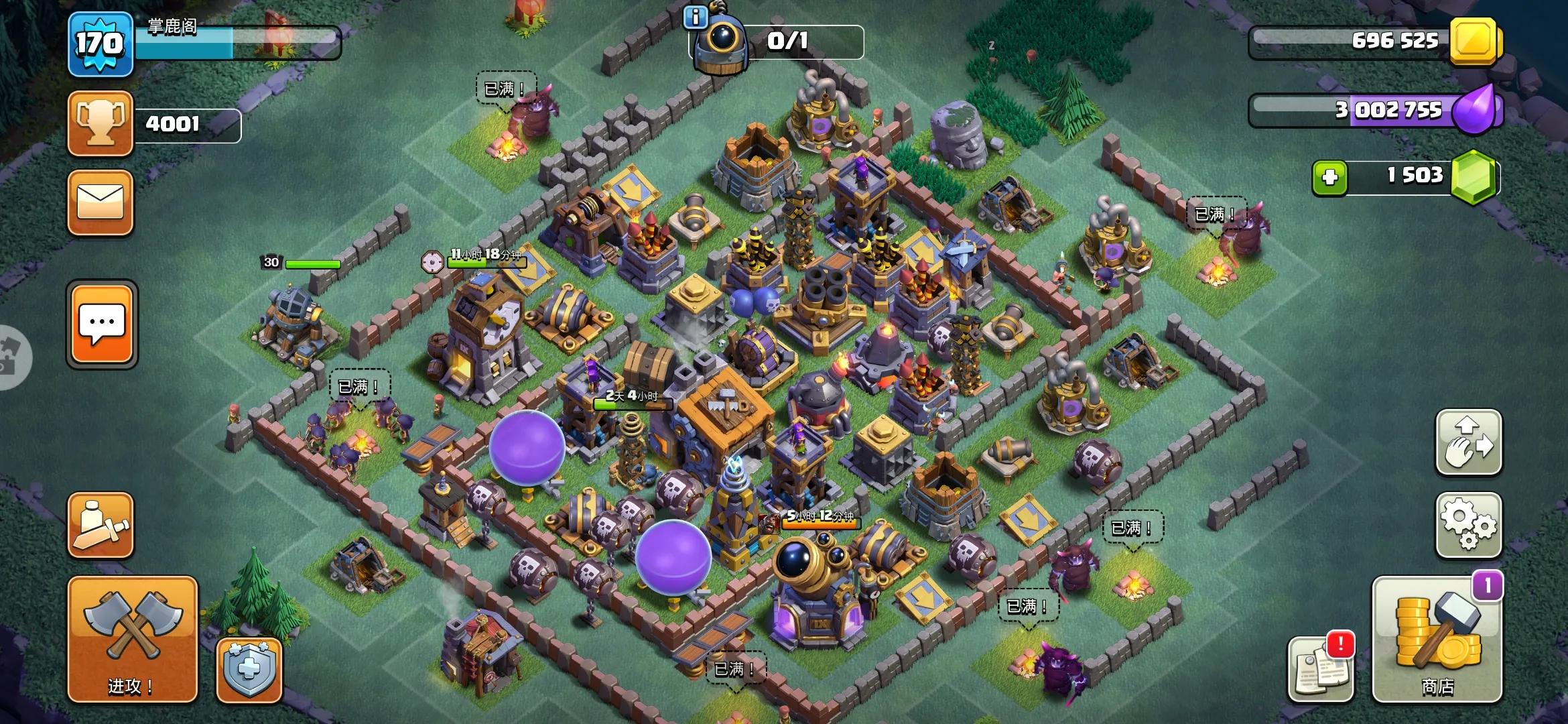Open the shield with plus button
The width and height of the screenshot is (1568, 724).
tap(249, 670)
